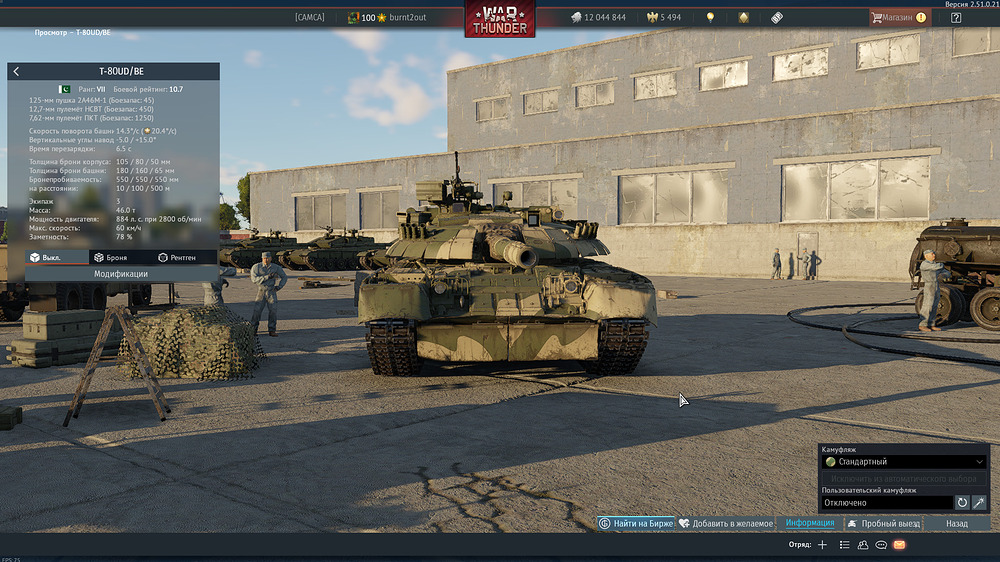This screenshot has height=562, width=1000.
Task: Switch to the Броня armor view
Action: 110,257
